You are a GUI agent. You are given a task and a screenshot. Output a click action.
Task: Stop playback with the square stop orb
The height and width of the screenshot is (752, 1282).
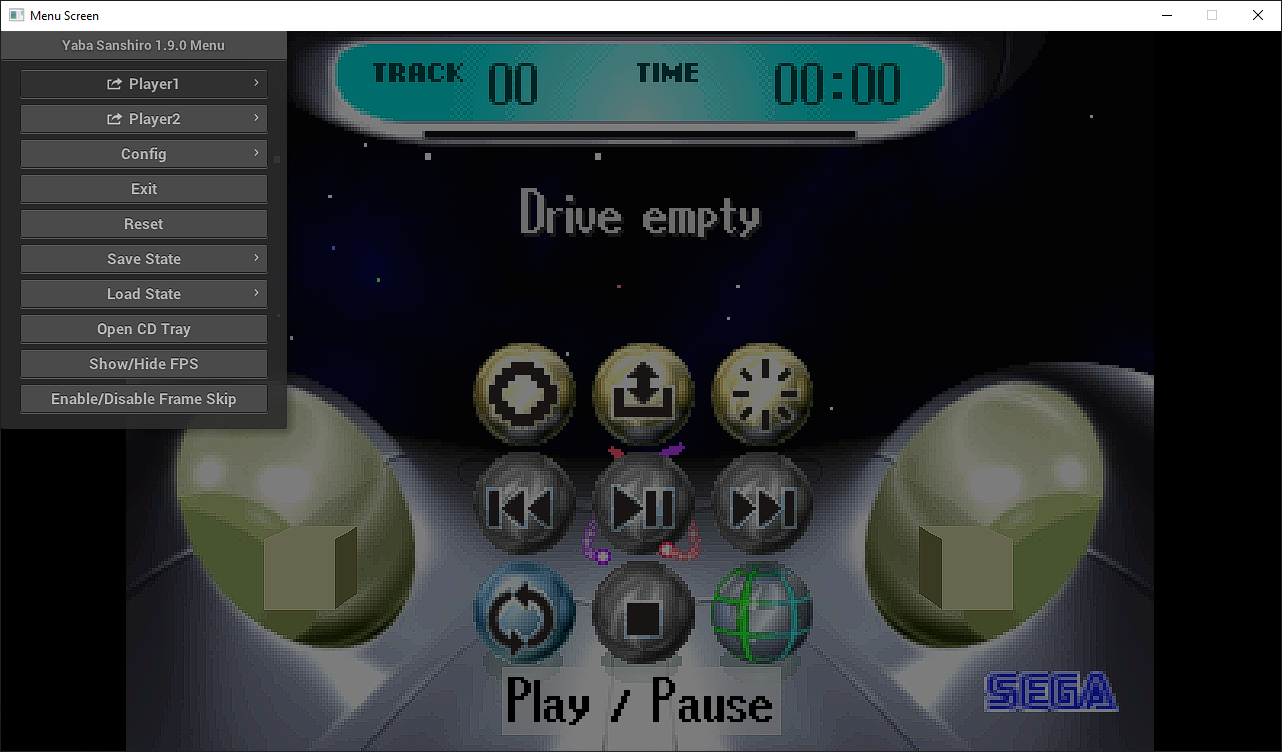[643, 613]
